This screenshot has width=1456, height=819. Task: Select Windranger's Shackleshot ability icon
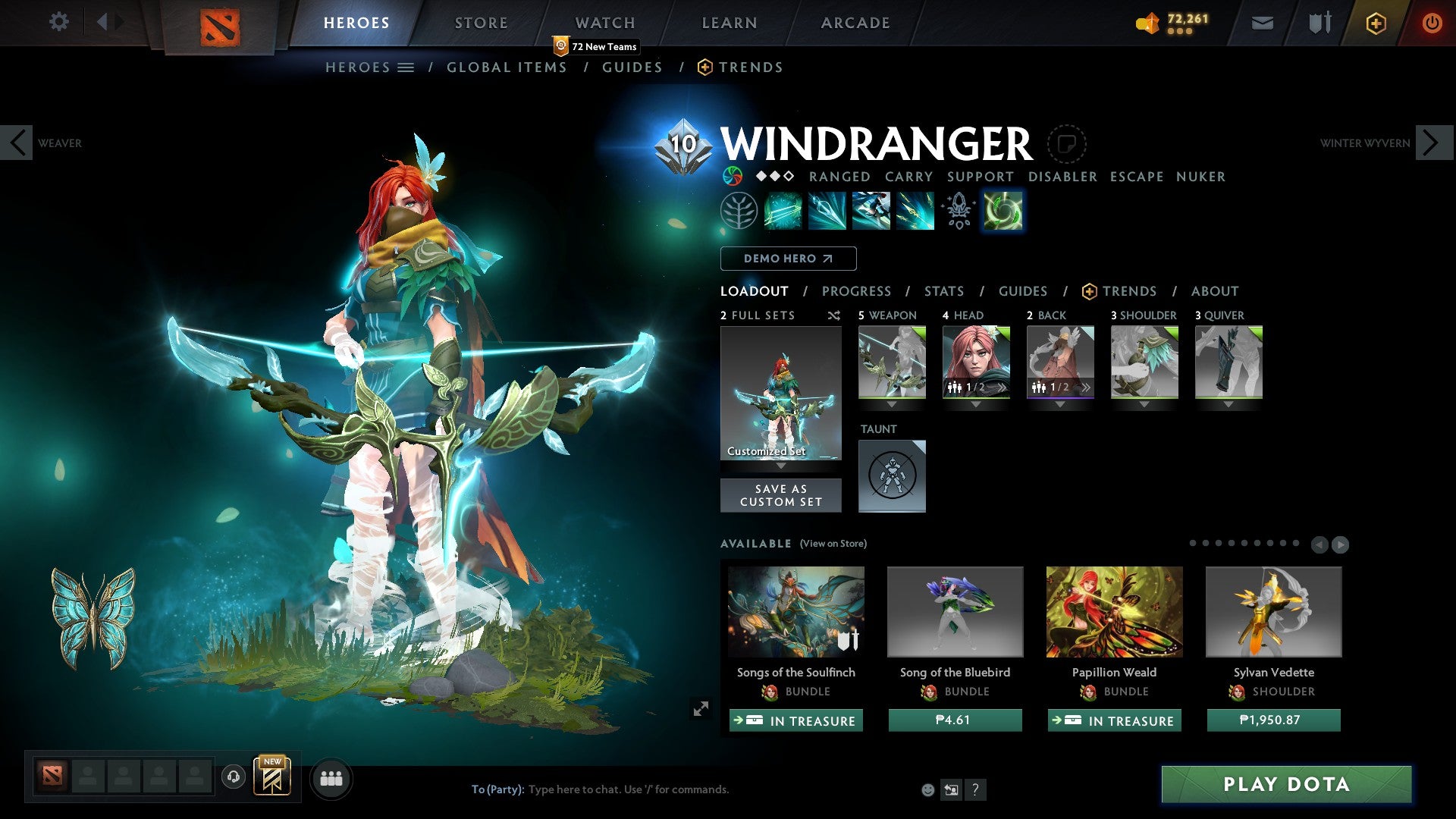tap(783, 211)
